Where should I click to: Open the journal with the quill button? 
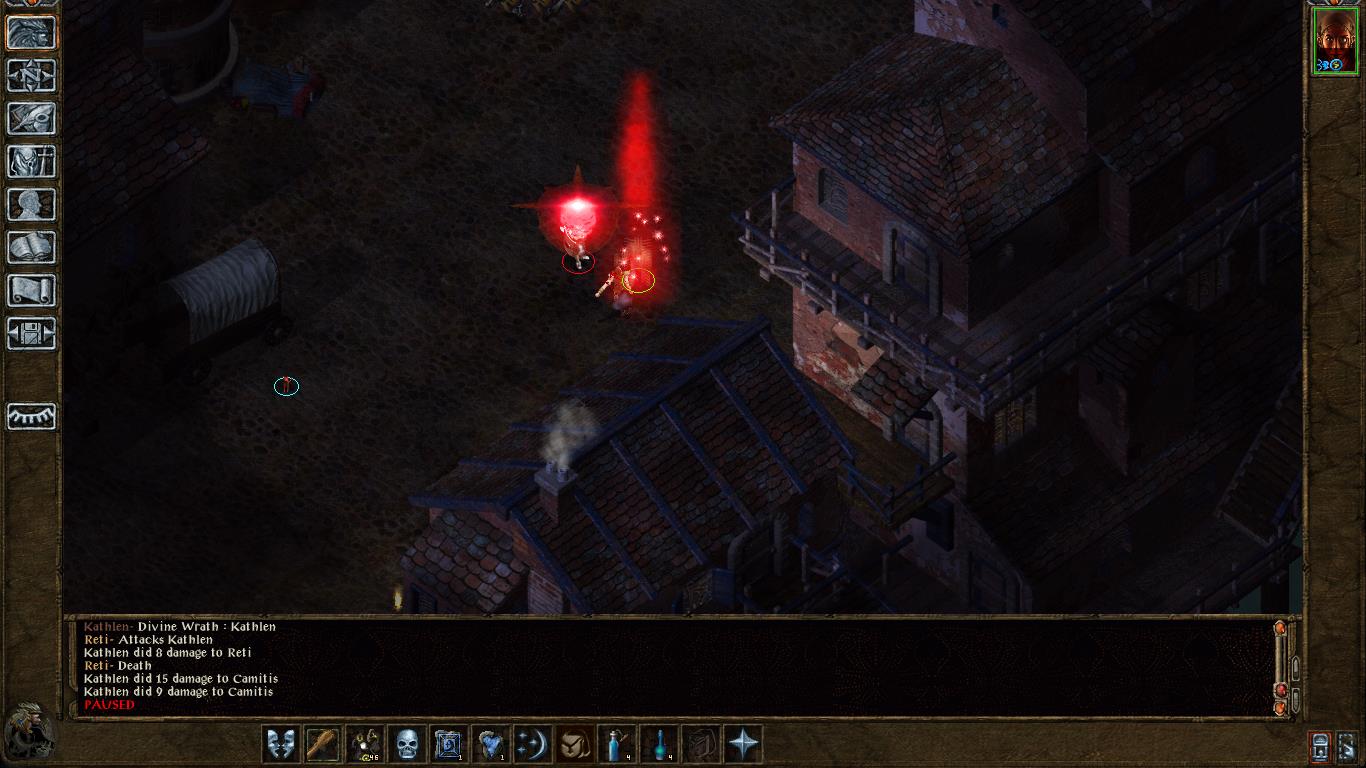click(x=31, y=118)
